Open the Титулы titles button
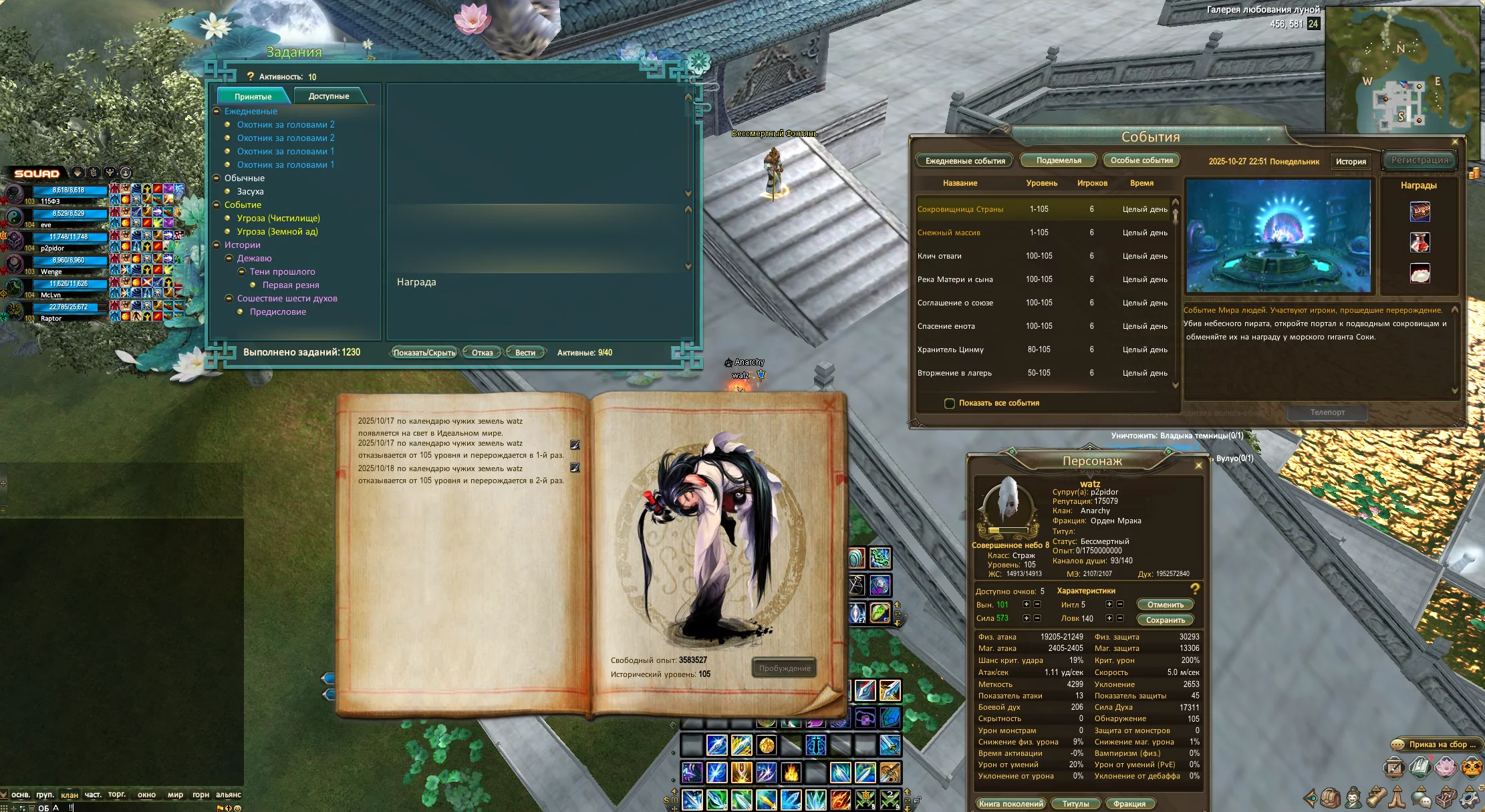 (1075, 804)
